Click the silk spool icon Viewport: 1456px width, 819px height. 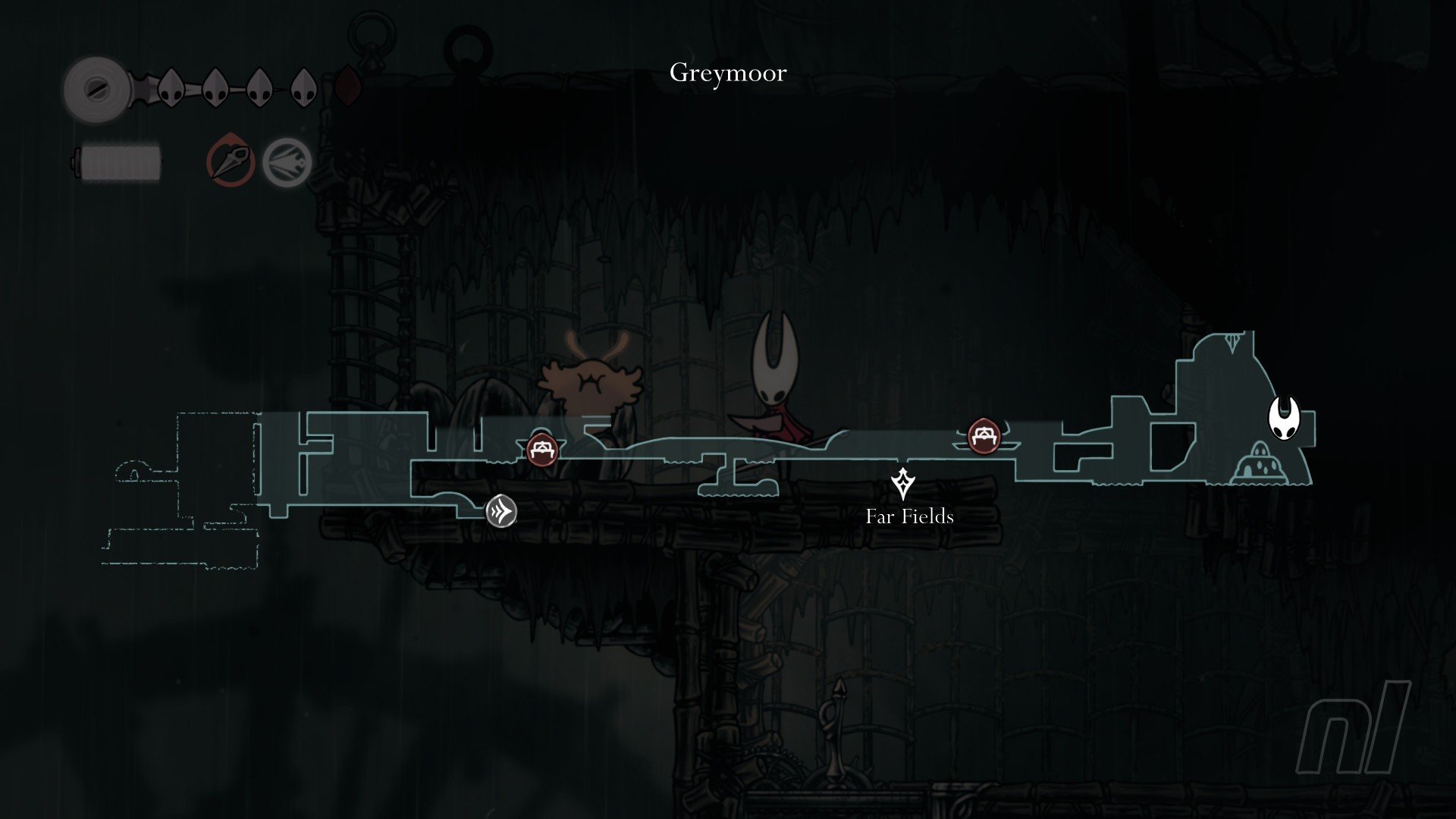click(96, 89)
